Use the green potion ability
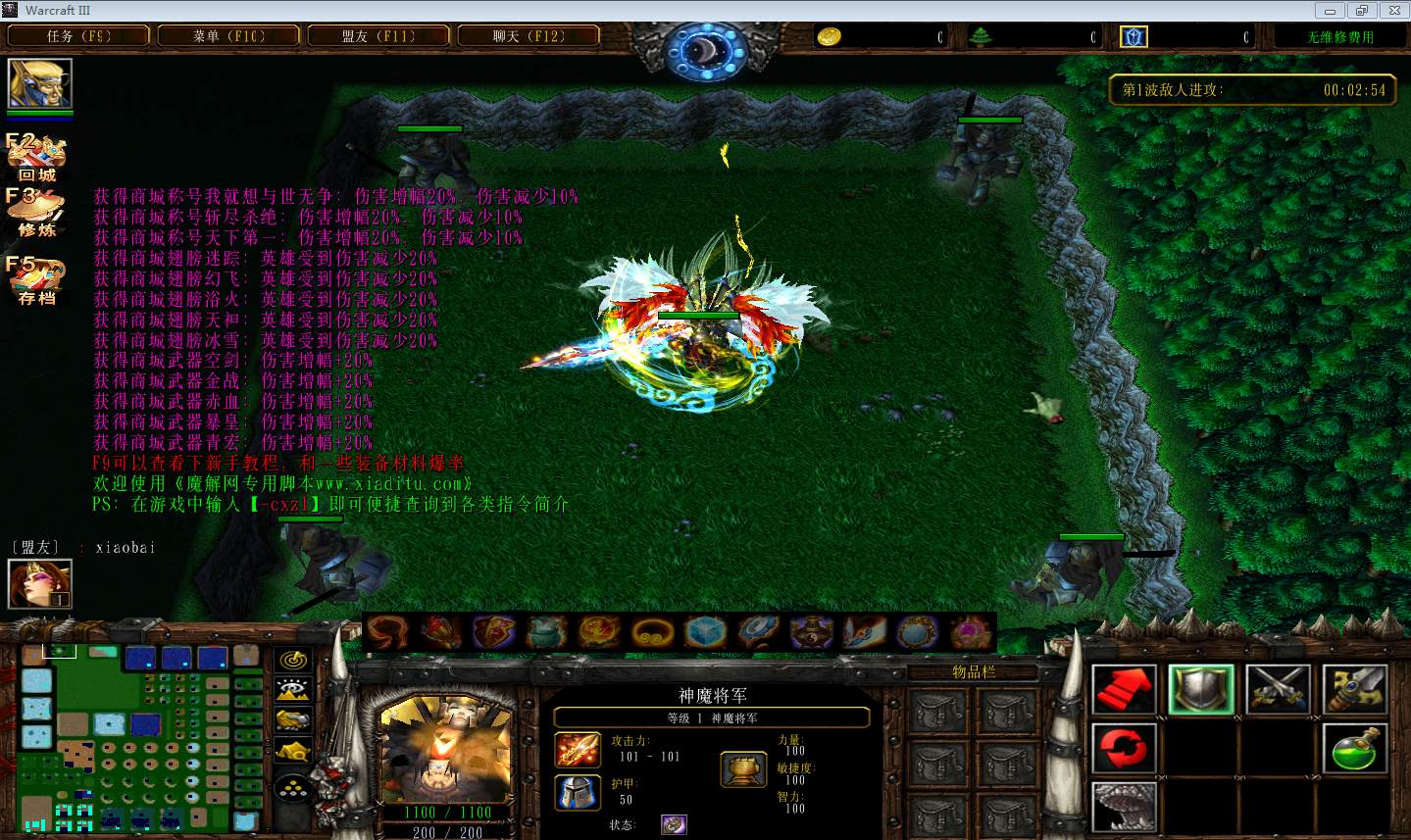 [x=1354, y=749]
